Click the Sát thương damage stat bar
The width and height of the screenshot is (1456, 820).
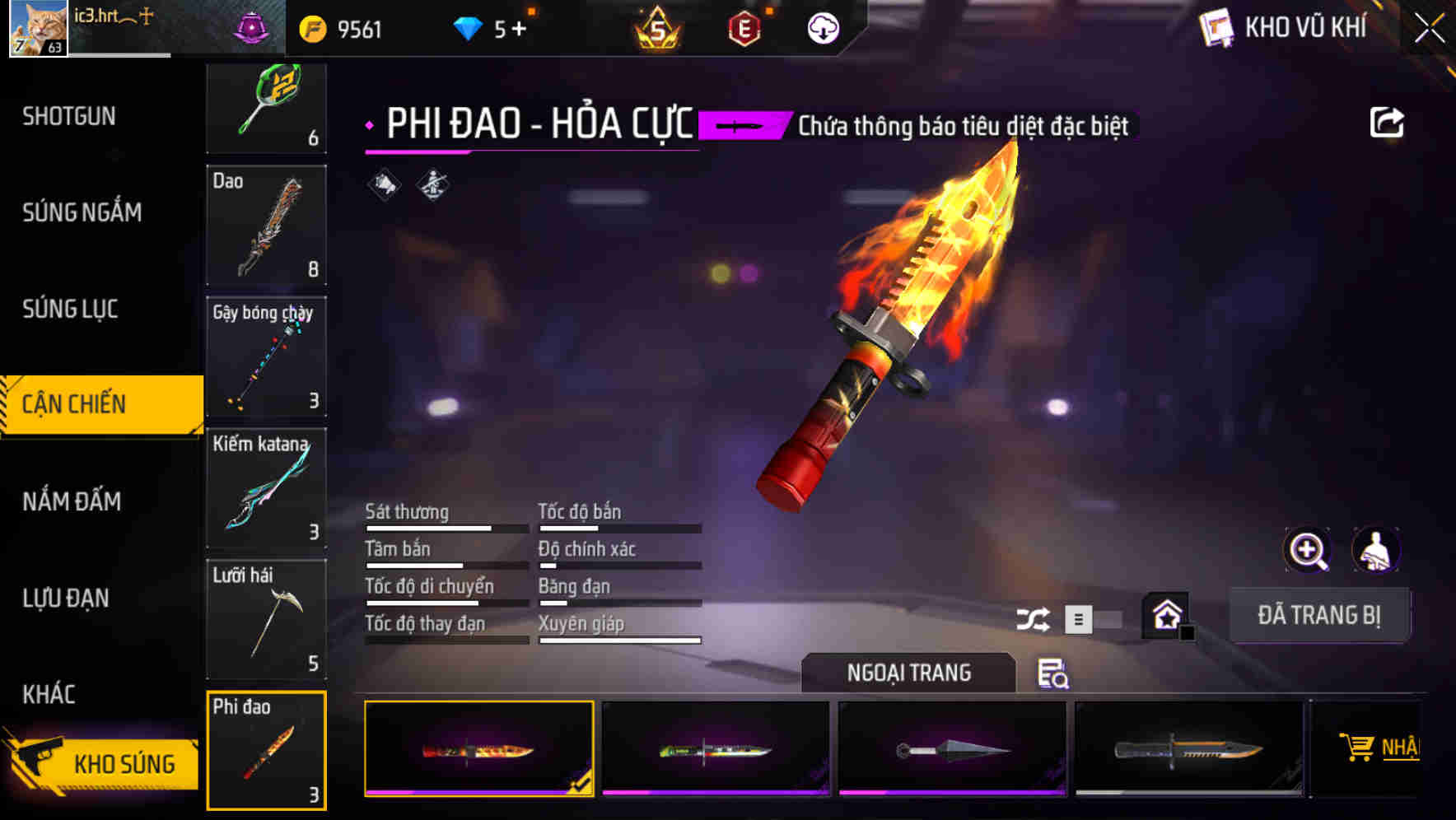445,525
